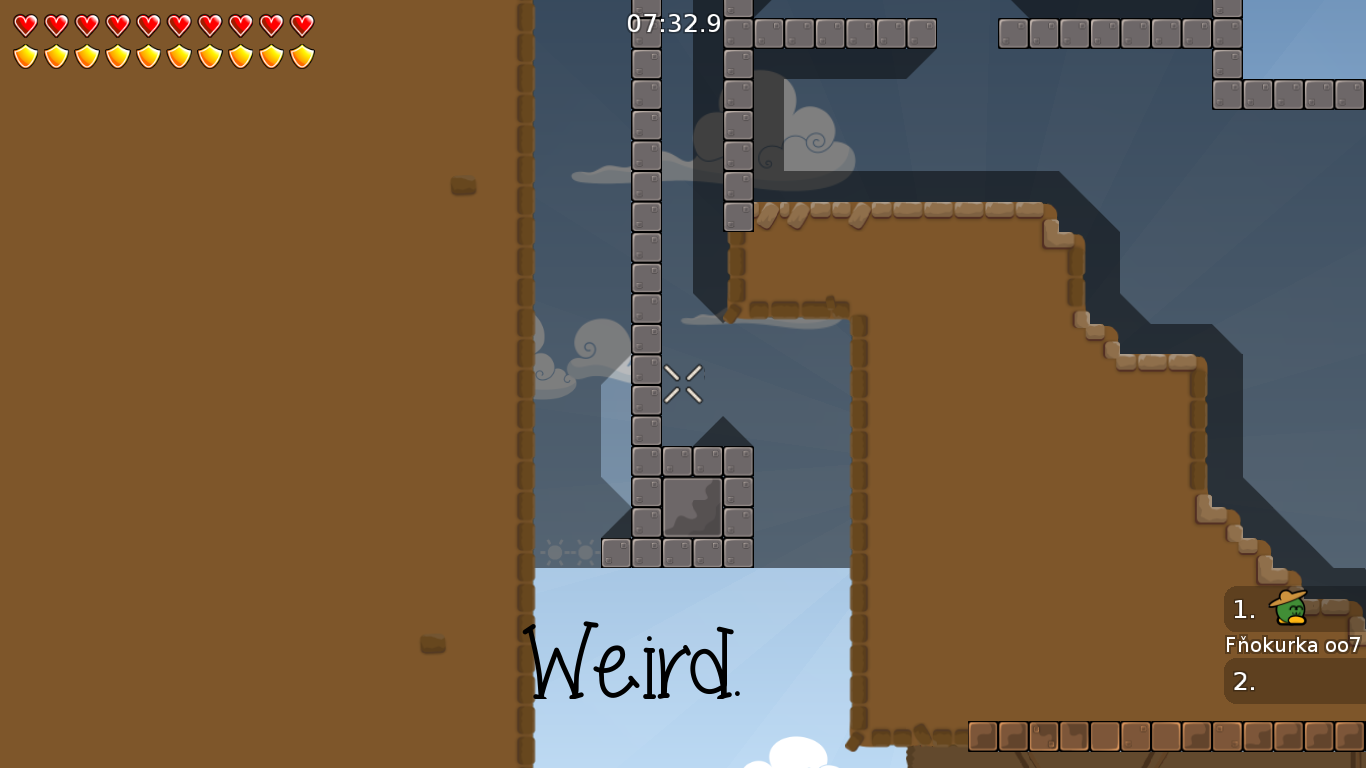Viewport: 1366px width, 768px height.
Task: Click the race timer showing 07:32.9
Action: click(672, 24)
